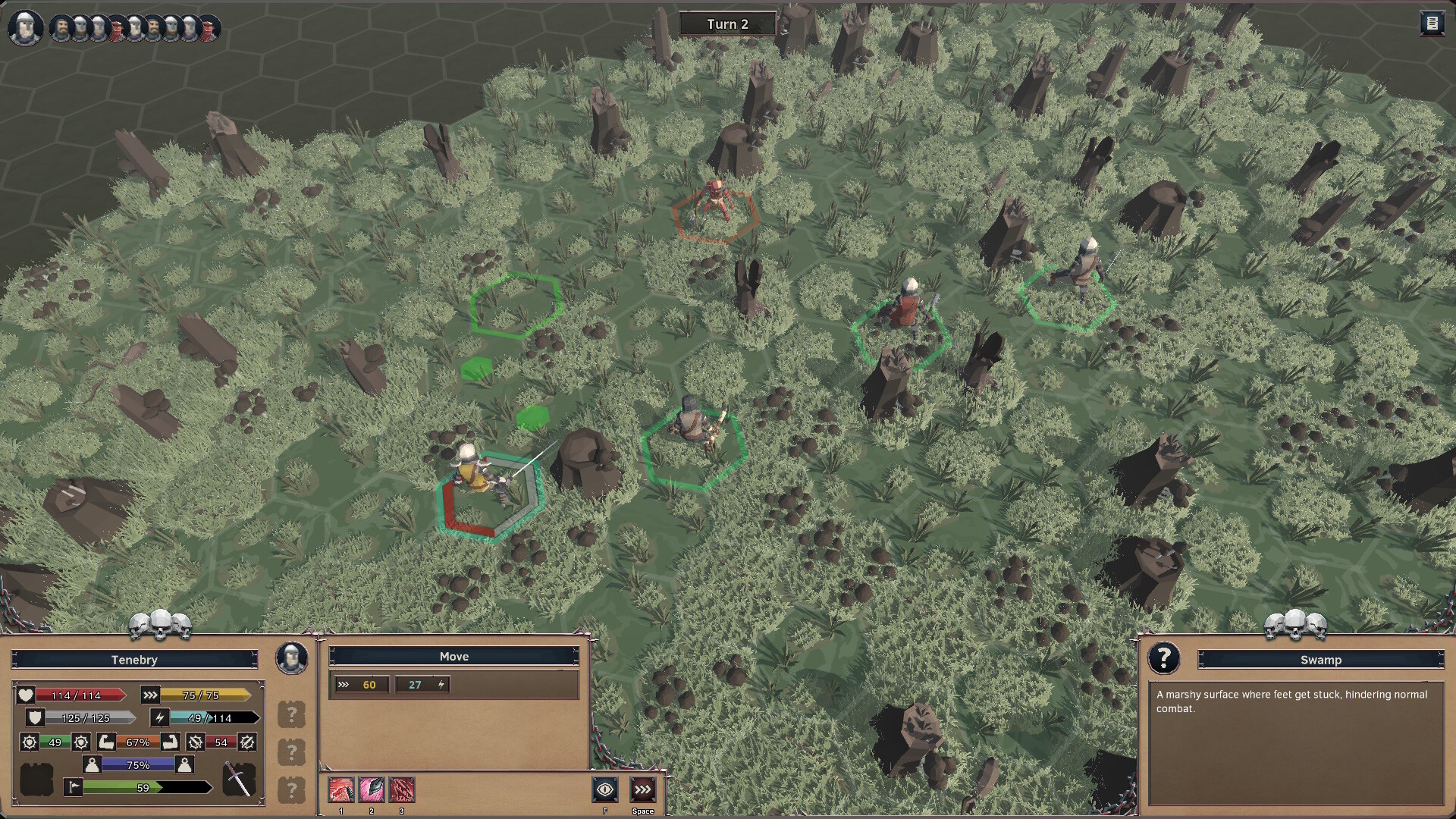The height and width of the screenshot is (819, 1456).
Task: Toggle the eye view icon
Action: pos(605,790)
